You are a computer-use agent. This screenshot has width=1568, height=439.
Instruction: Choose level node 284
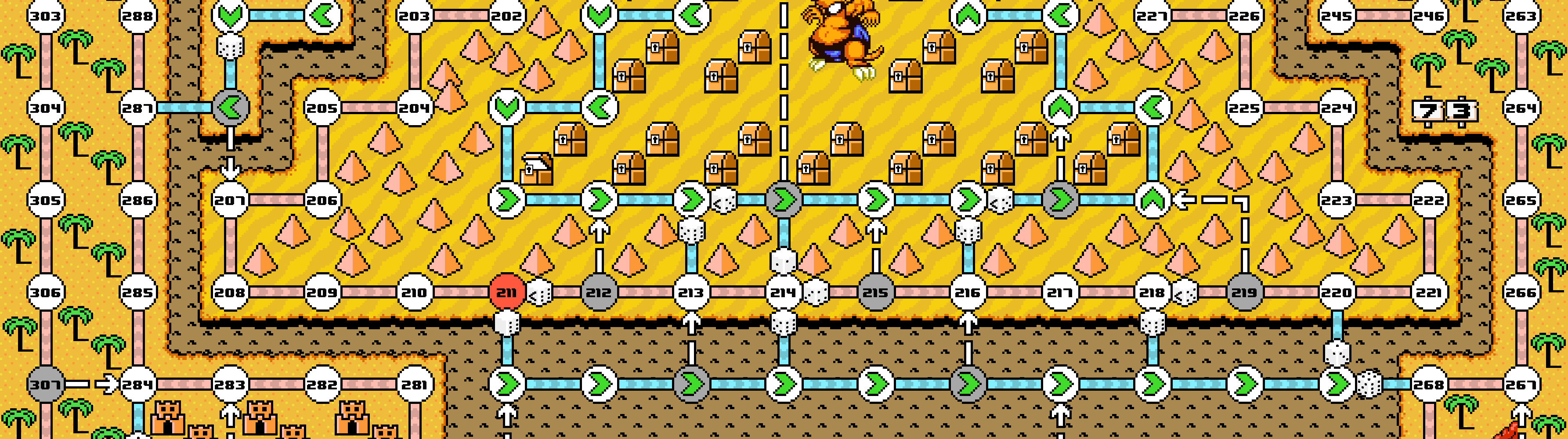click(x=137, y=384)
